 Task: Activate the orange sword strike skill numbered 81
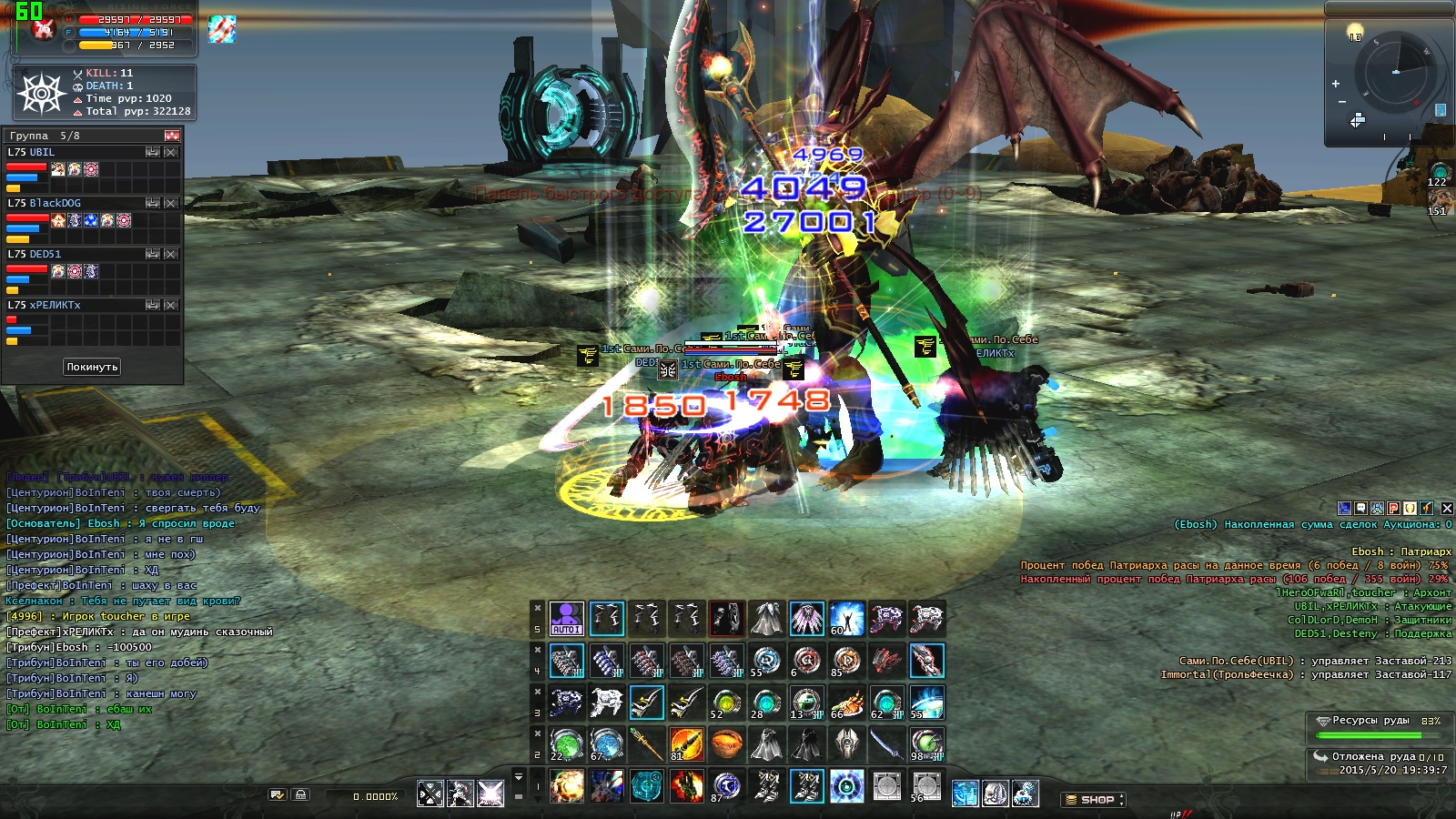click(686, 744)
